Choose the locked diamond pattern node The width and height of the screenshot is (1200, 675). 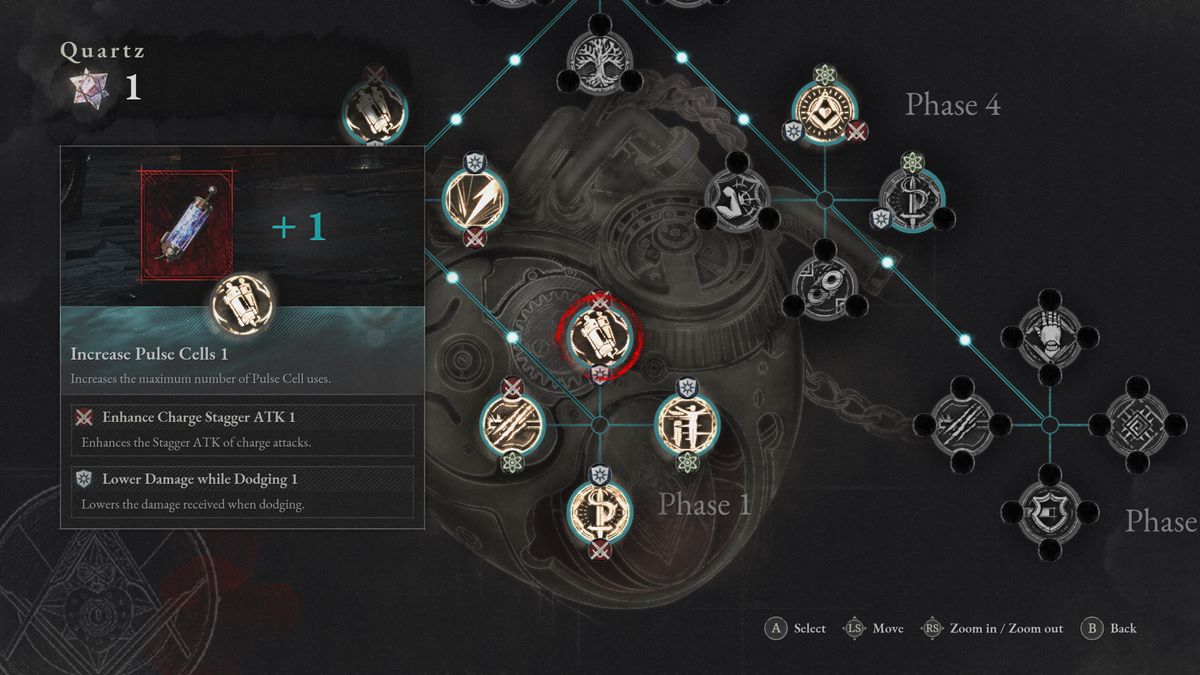click(x=1136, y=424)
